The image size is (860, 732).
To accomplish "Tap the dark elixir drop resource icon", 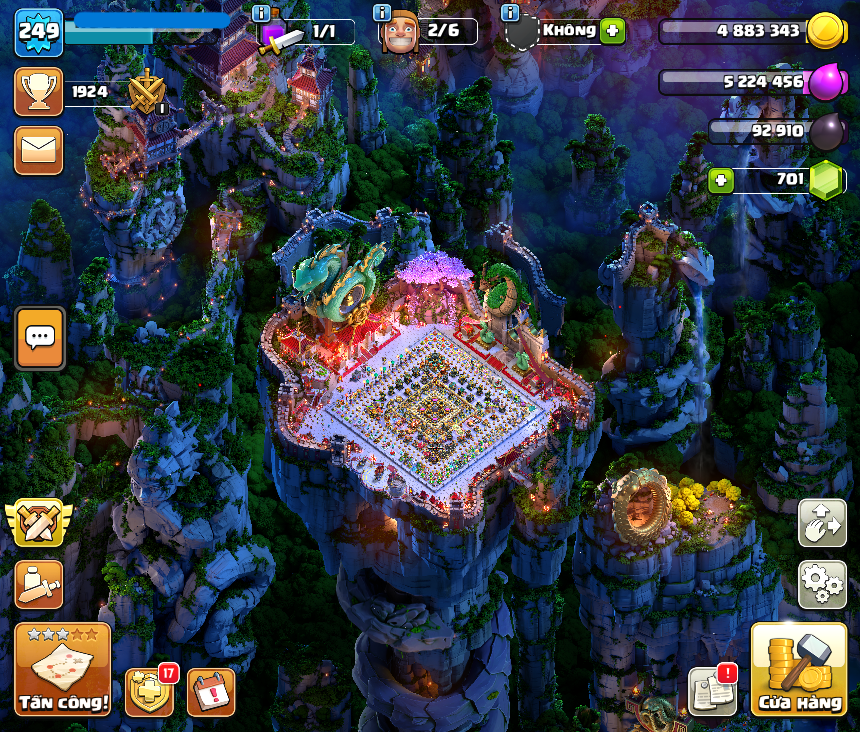I will [826, 131].
